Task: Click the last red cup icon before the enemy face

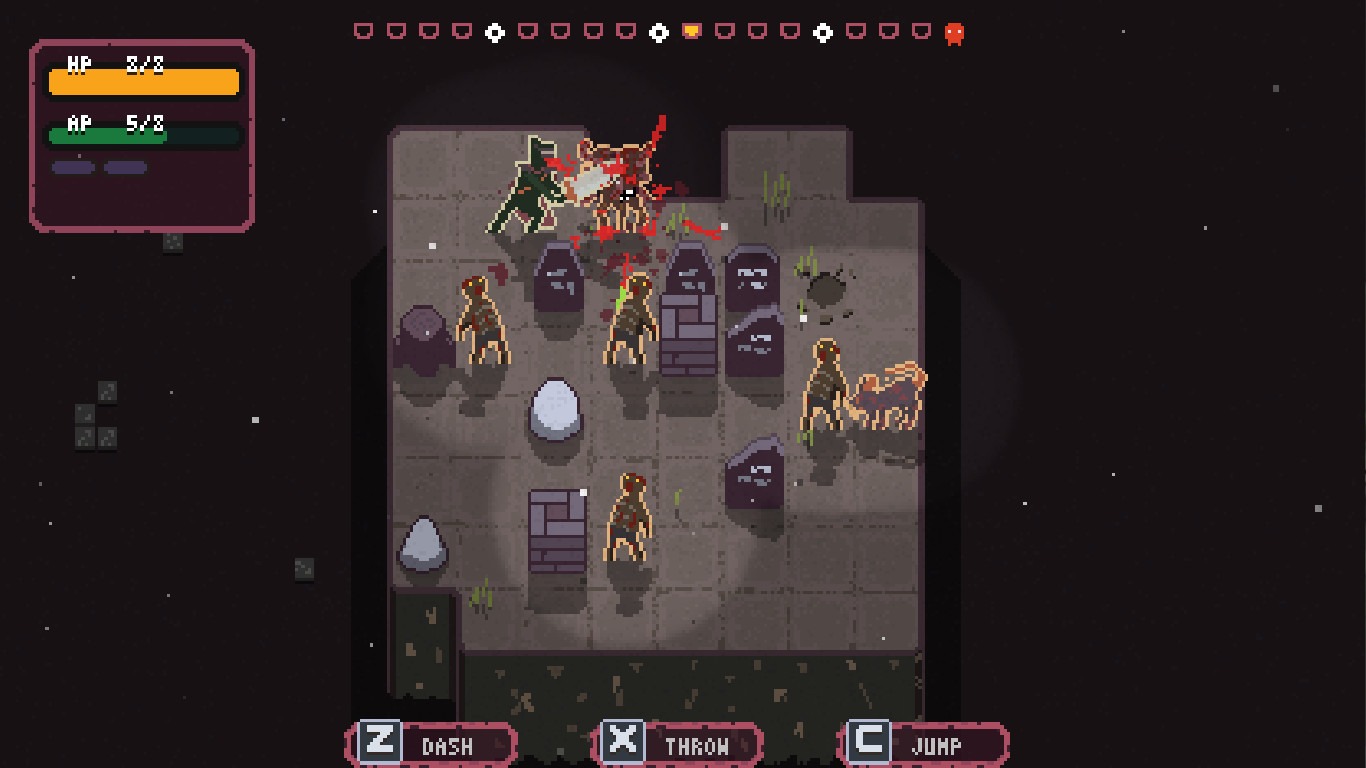Action: (x=920, y=31)
